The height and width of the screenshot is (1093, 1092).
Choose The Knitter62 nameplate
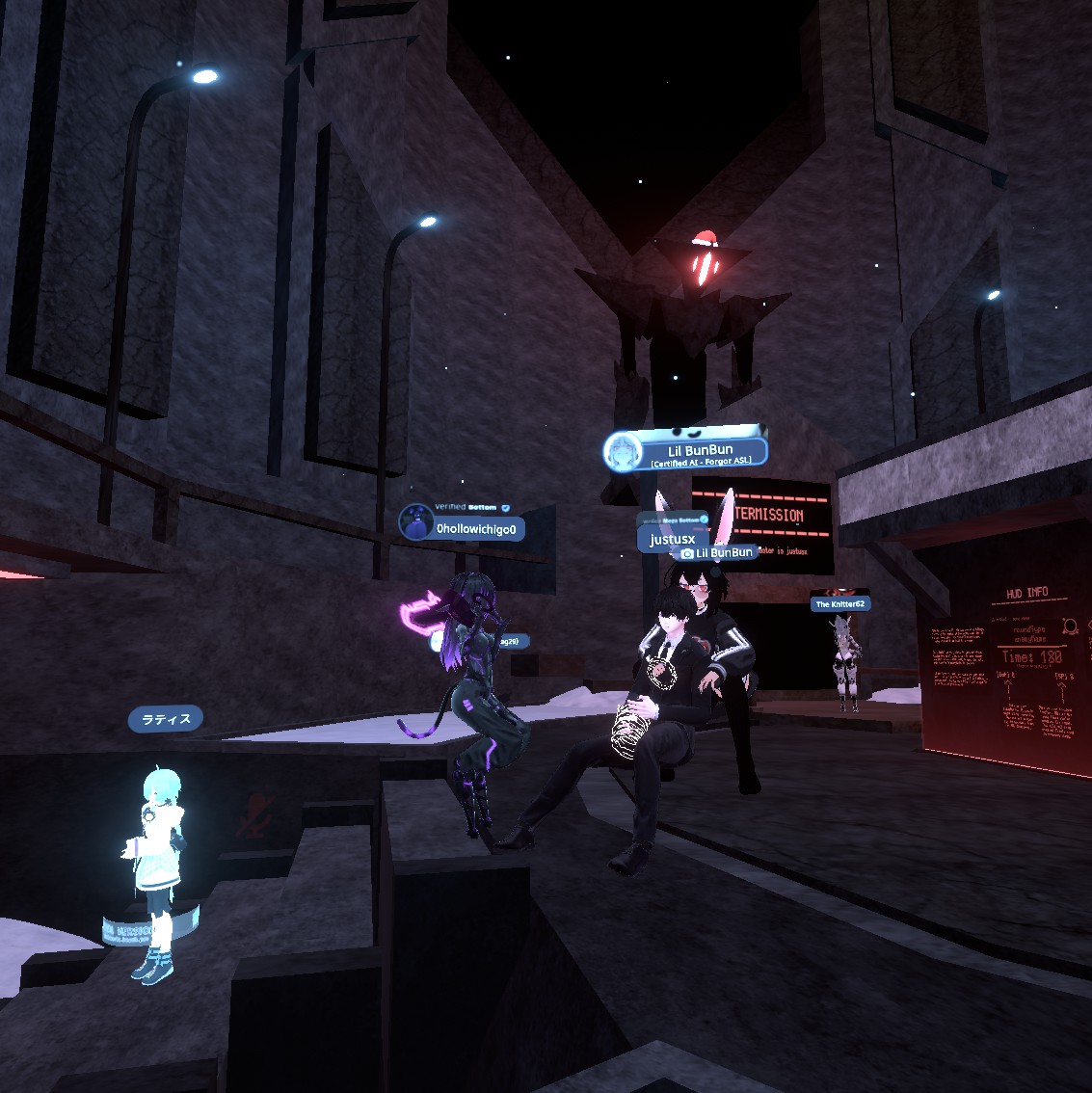pos(840,604)
